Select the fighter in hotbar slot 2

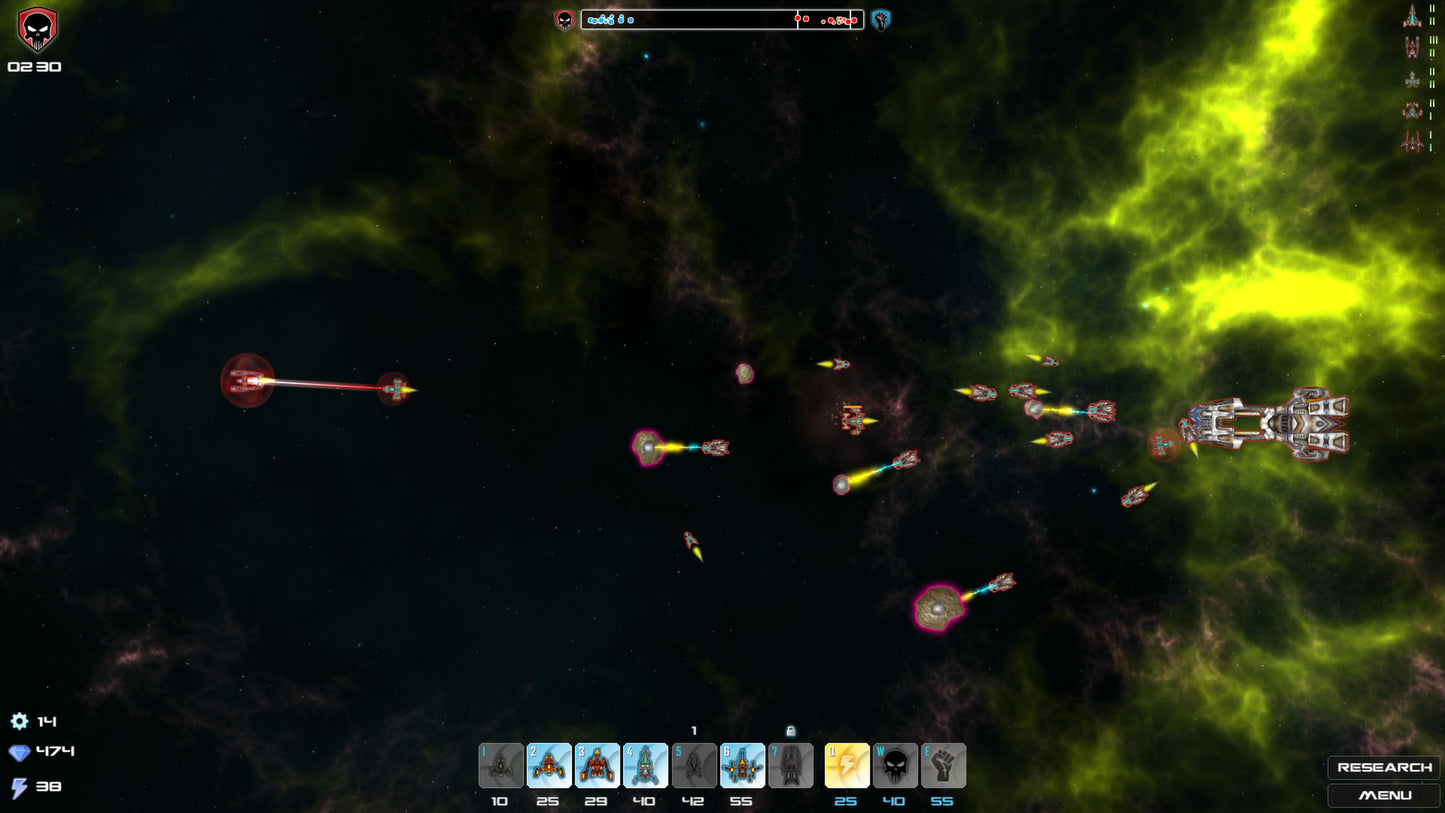coord(548,765)
